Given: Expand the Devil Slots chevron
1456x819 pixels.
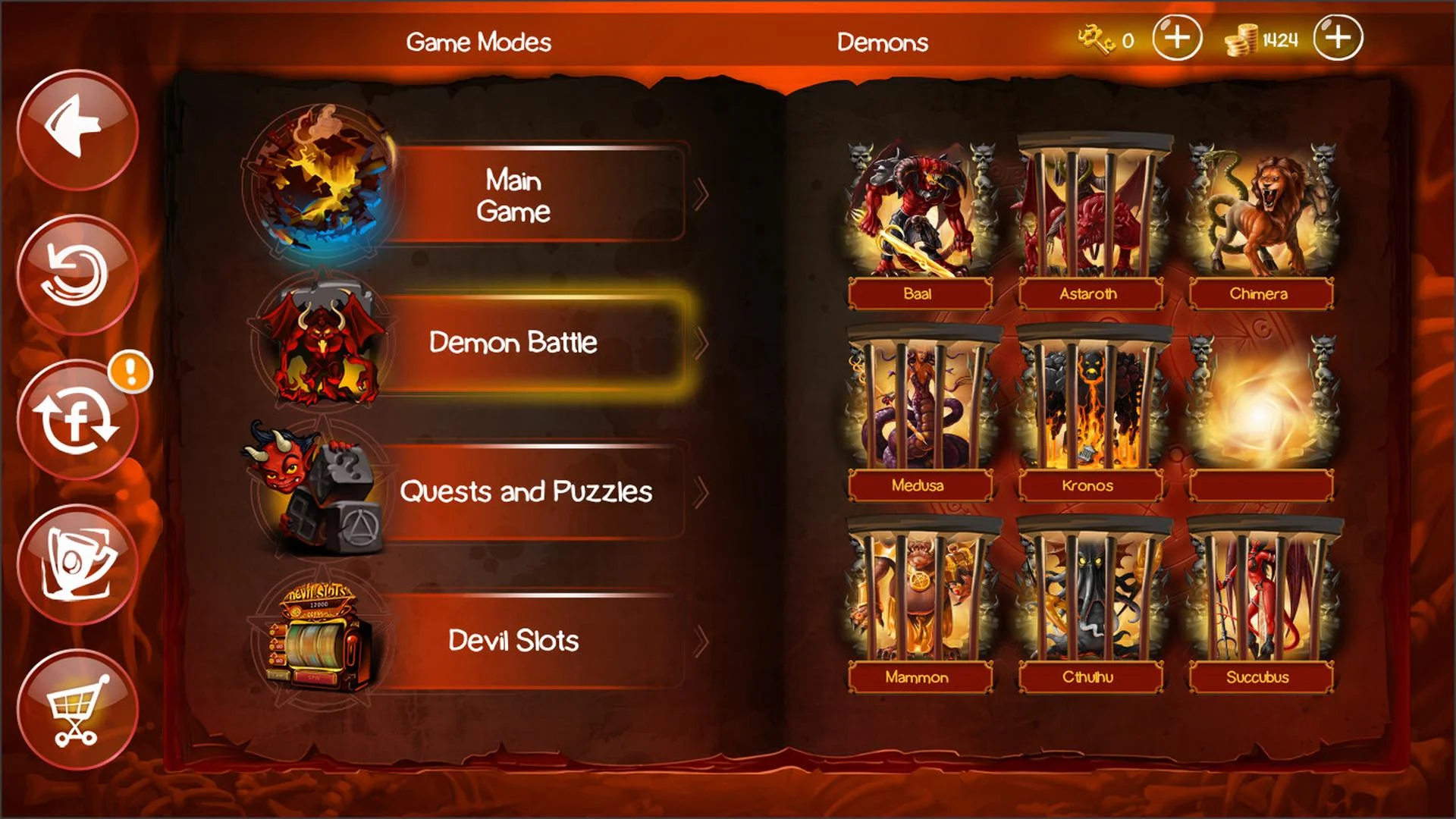Looking at the screenshot, I should [x=701, y=641].
